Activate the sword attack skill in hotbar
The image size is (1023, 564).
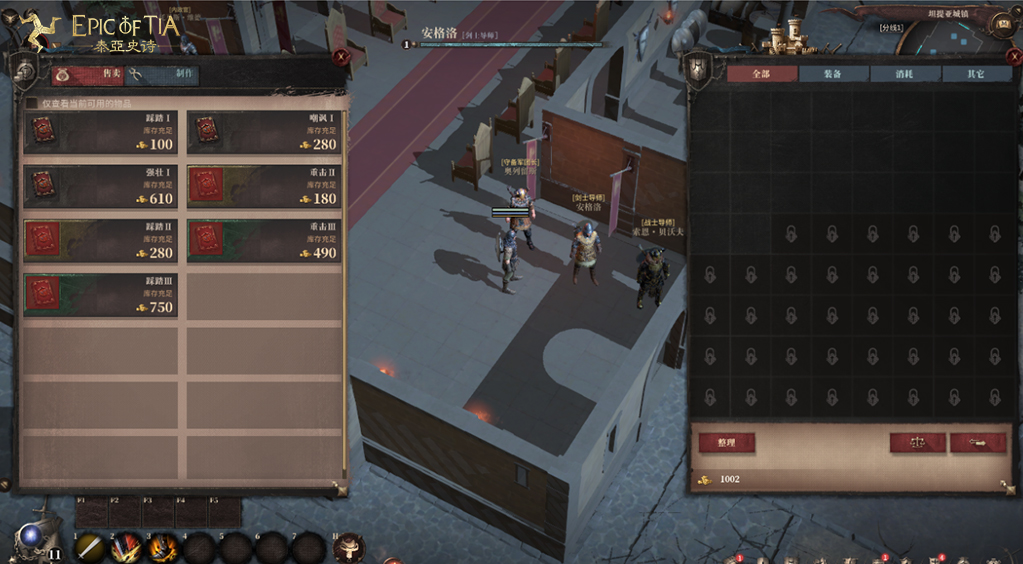pos(89,547)
